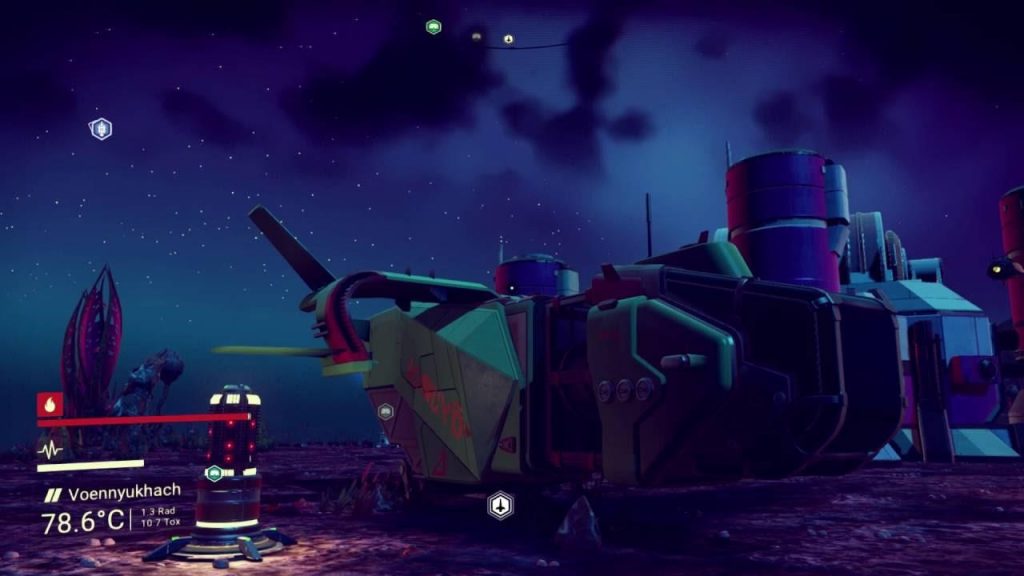The width and height of the screenshot is (1024, 576).
Task: Click the grey hexagonal marker beside the ship's nose
Action: pyautogui.click(x=386, y=411)
